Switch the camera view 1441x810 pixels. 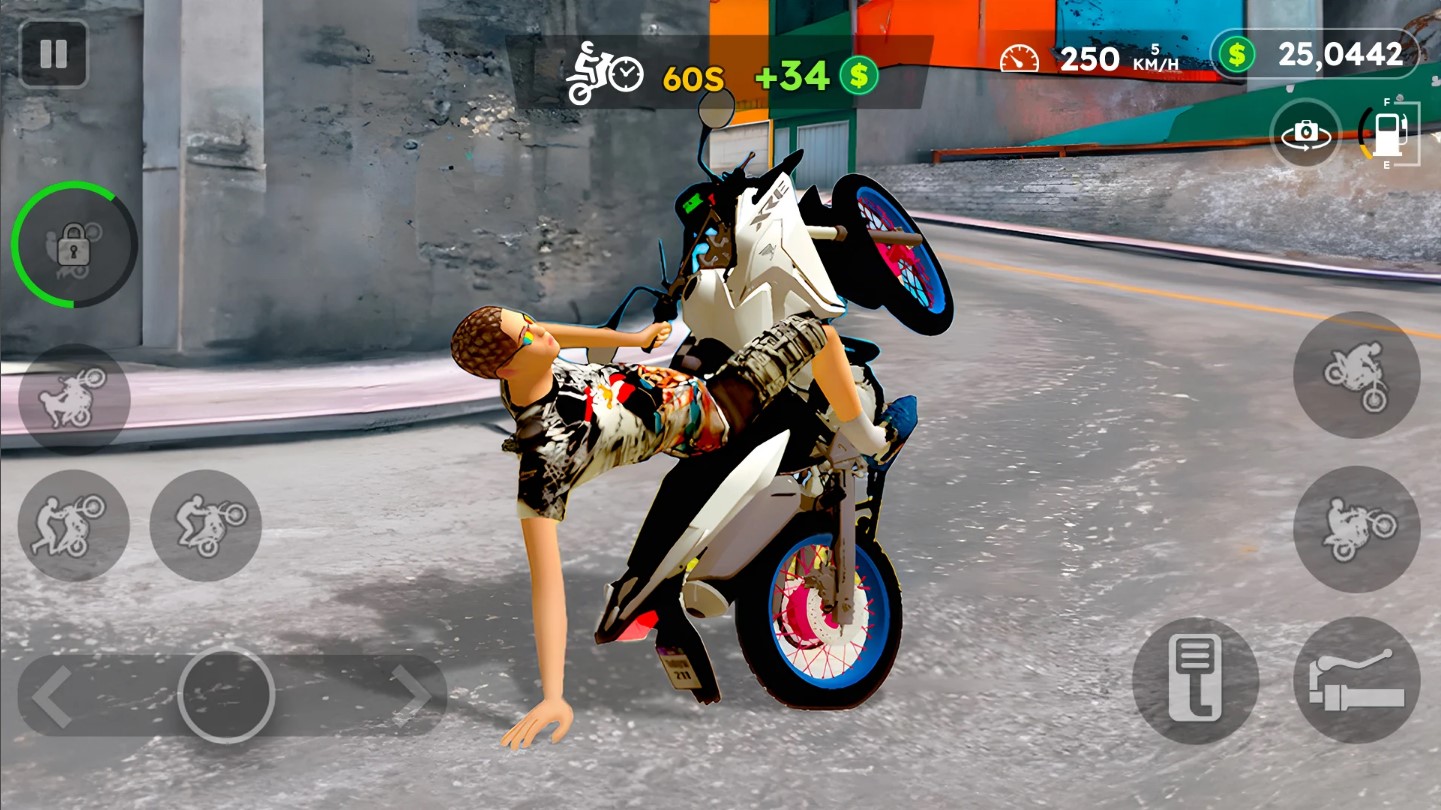[x=1306, y=134]
